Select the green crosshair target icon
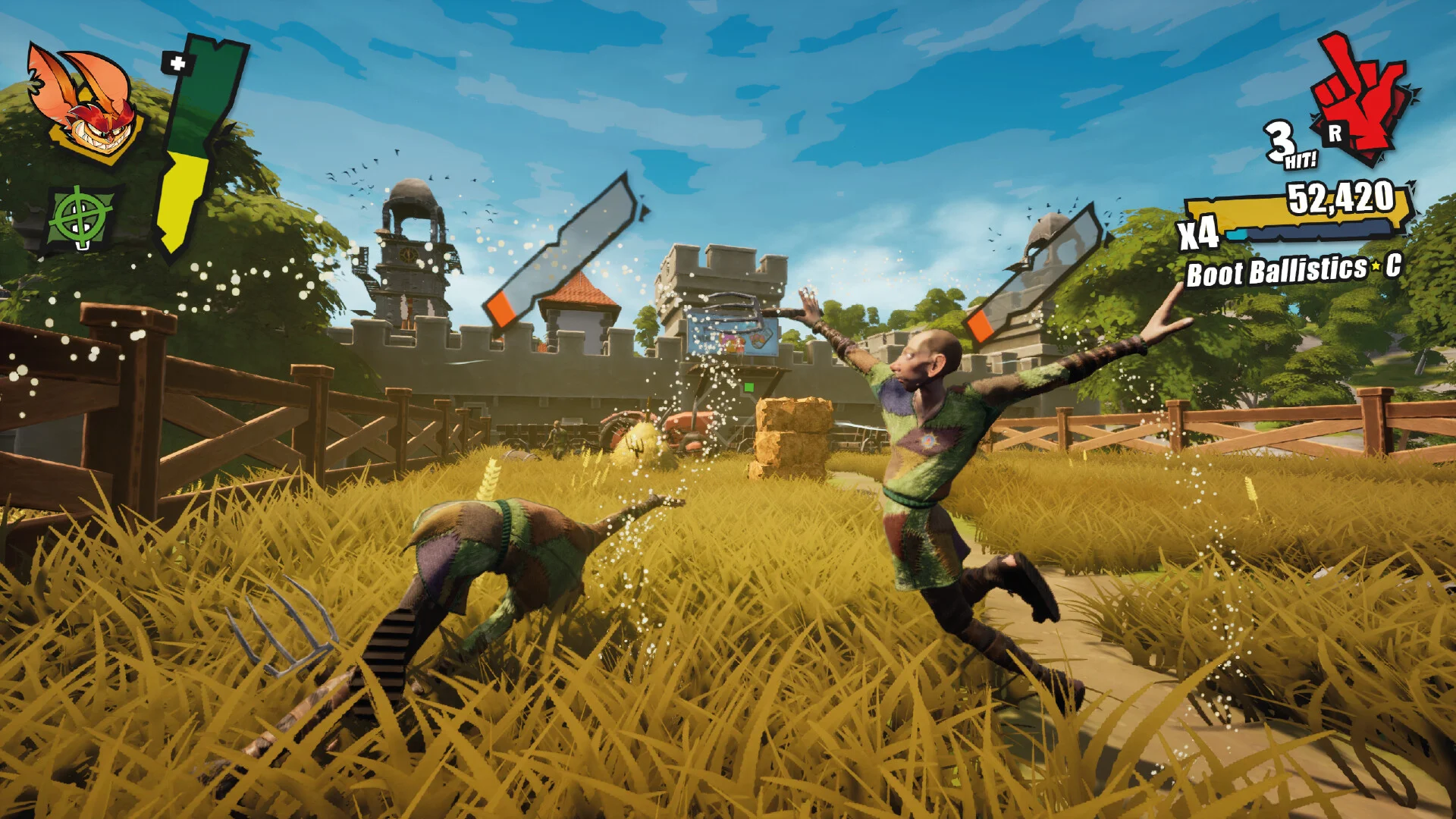This screenshot has height=819, width=1456. 81,218
